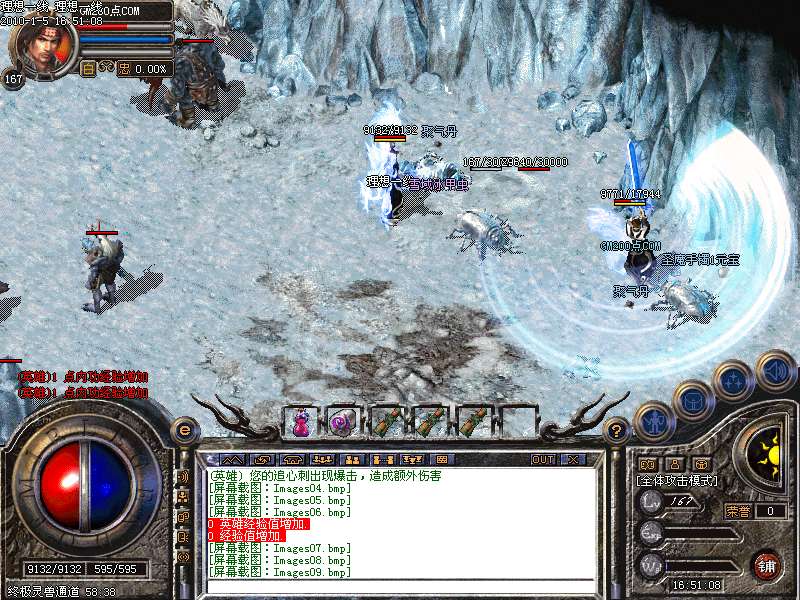Open the skills round button with stars

(x=733, y=380)
